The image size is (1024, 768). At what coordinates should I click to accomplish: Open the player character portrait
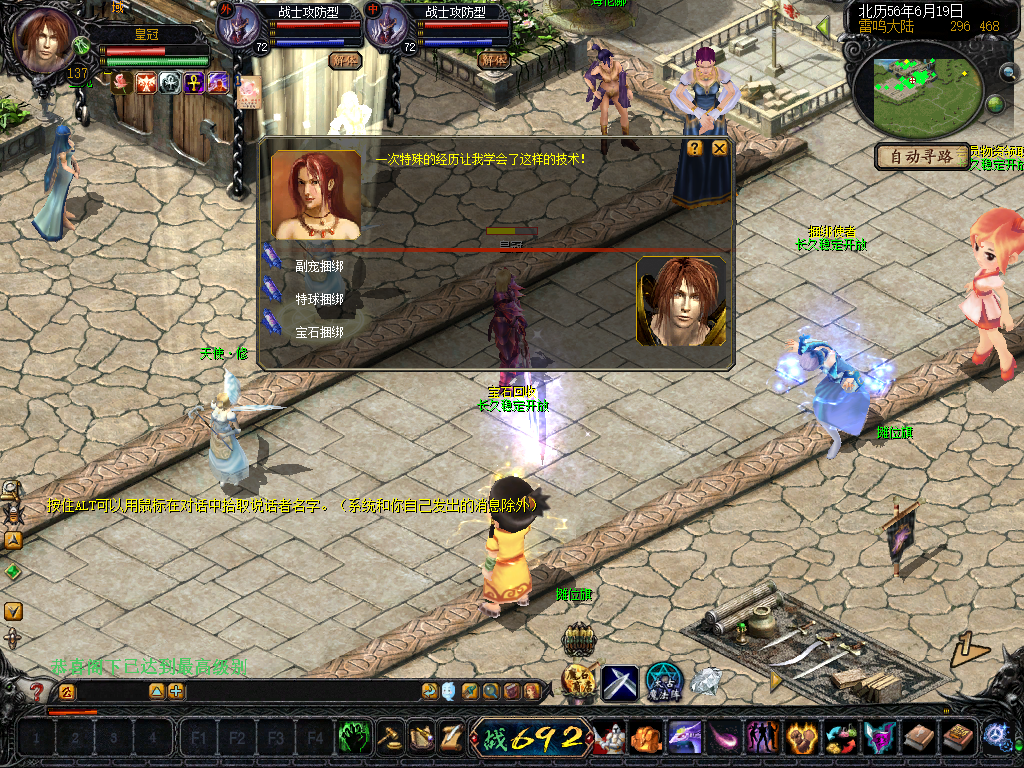[45, 40]
